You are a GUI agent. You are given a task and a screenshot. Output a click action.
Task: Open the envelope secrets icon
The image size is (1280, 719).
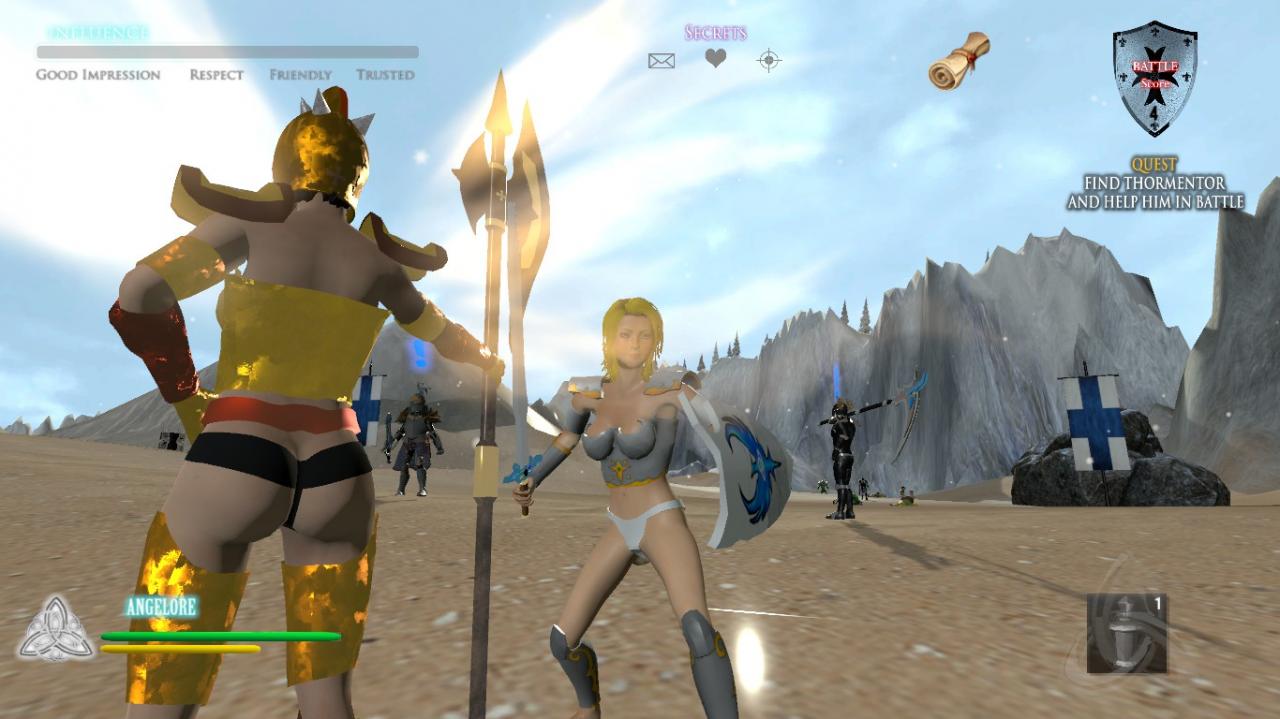661,61
